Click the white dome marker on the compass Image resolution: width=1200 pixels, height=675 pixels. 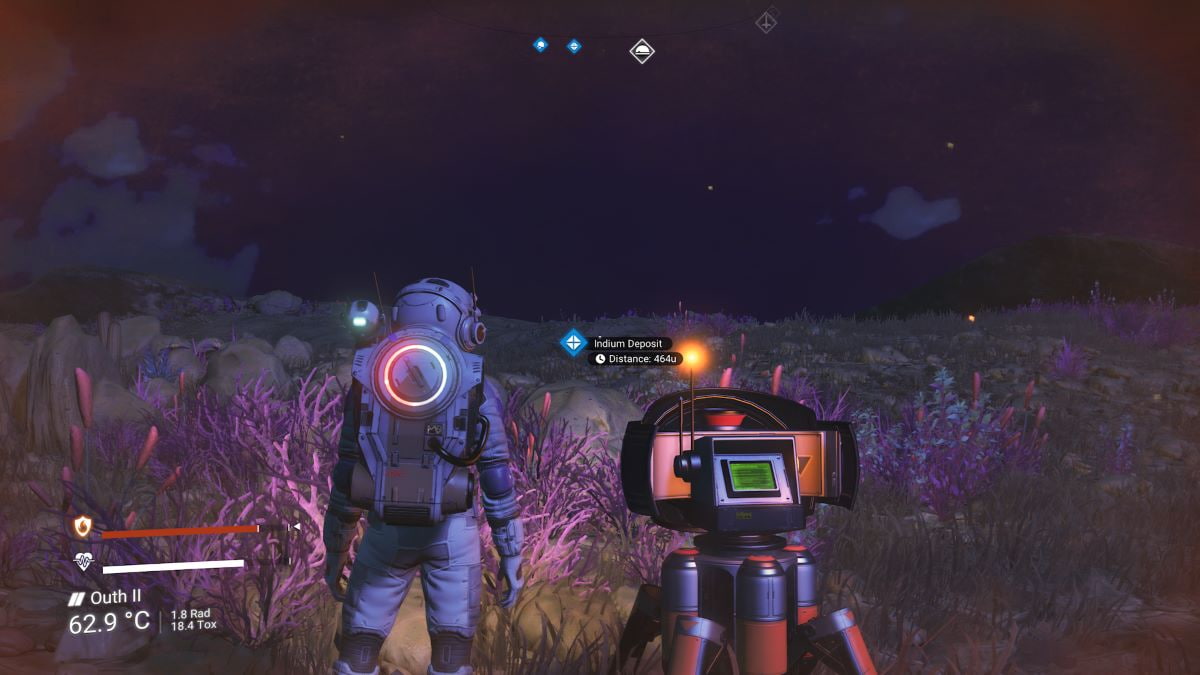click(642, 50)
